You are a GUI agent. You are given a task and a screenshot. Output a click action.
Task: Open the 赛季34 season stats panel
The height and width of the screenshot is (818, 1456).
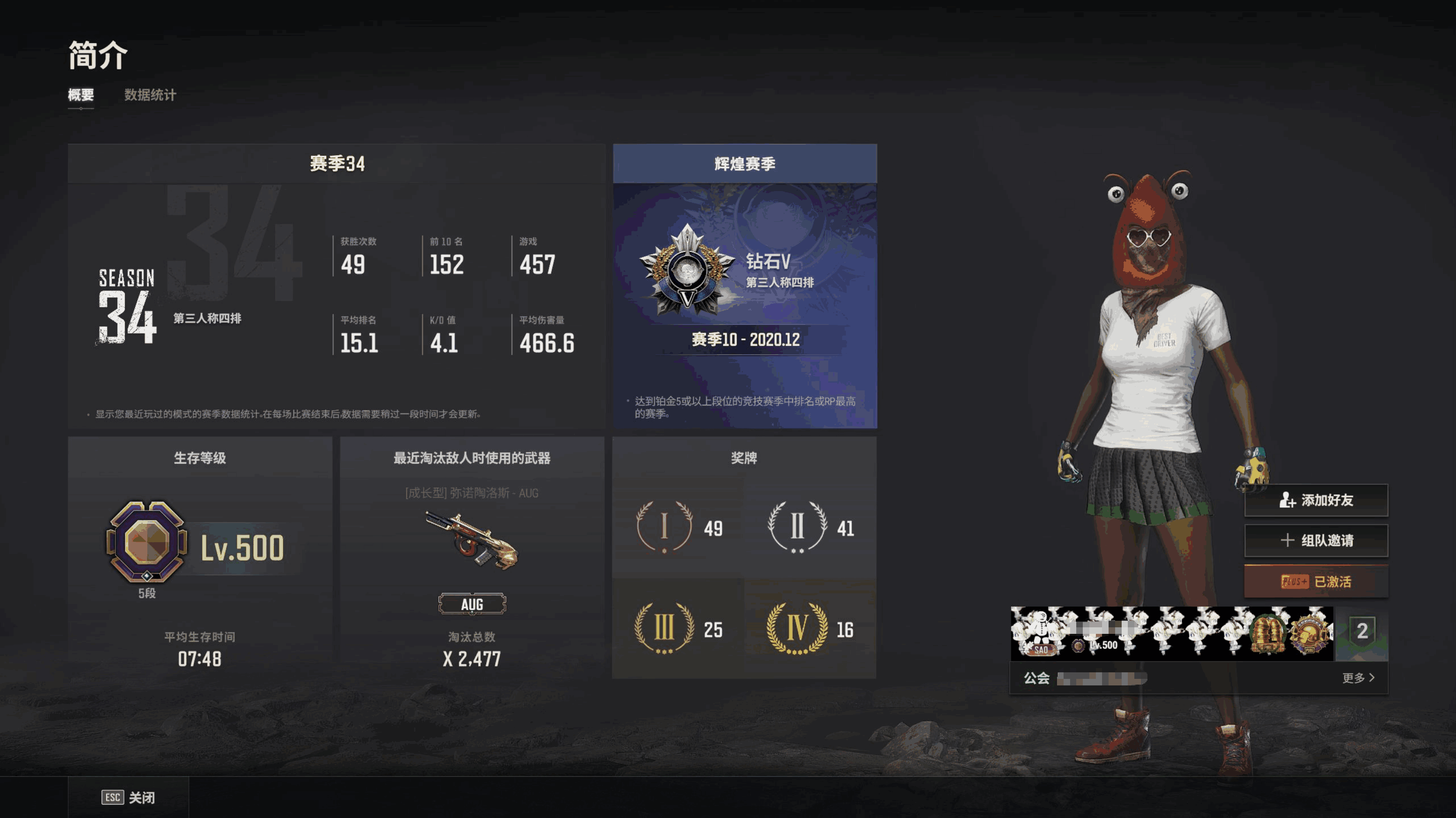tap(336, 286)
